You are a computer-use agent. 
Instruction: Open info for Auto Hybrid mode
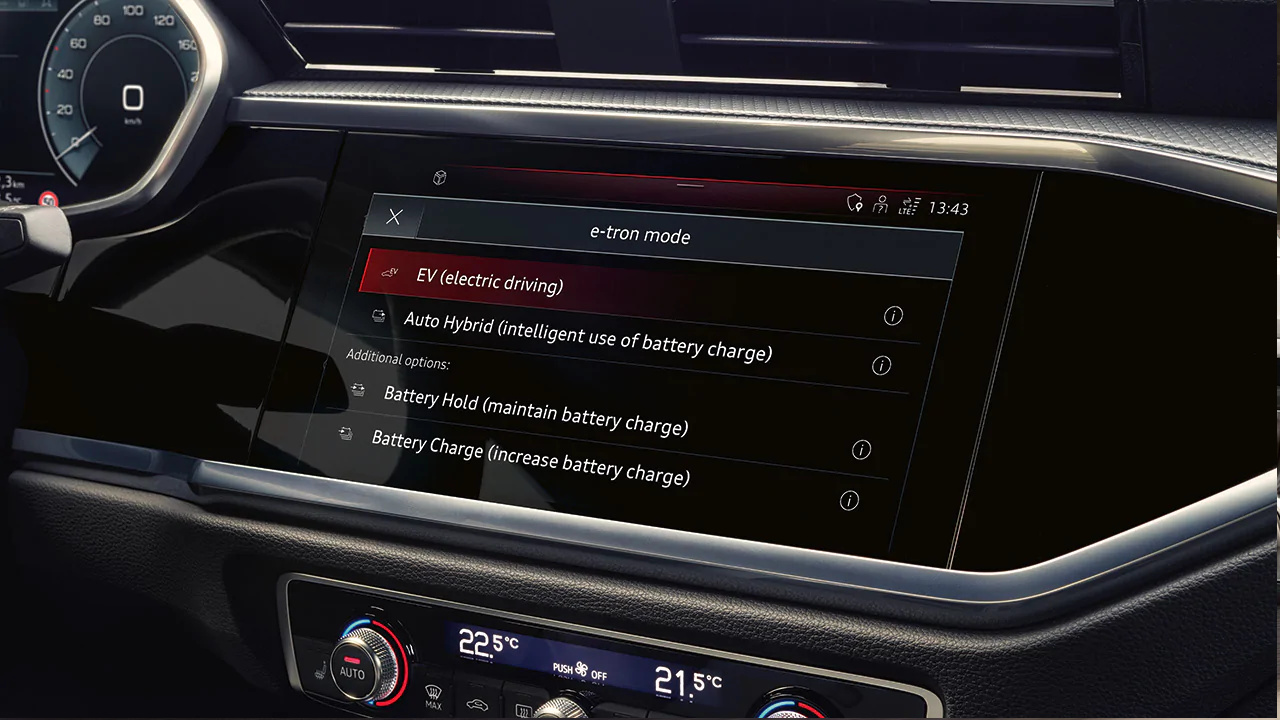(x=881, y=366)
